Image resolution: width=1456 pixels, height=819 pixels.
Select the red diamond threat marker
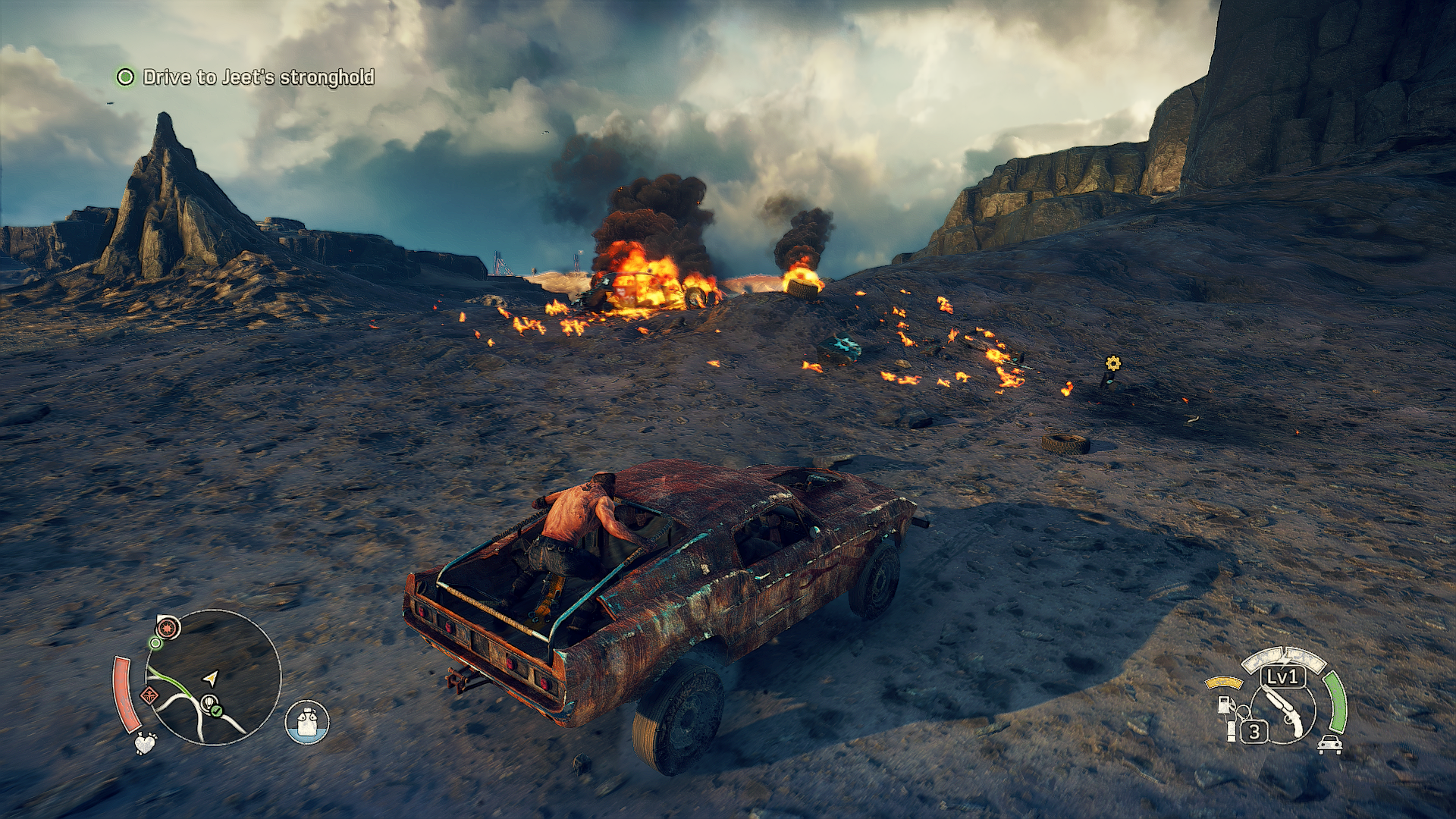tap(149, 695)
